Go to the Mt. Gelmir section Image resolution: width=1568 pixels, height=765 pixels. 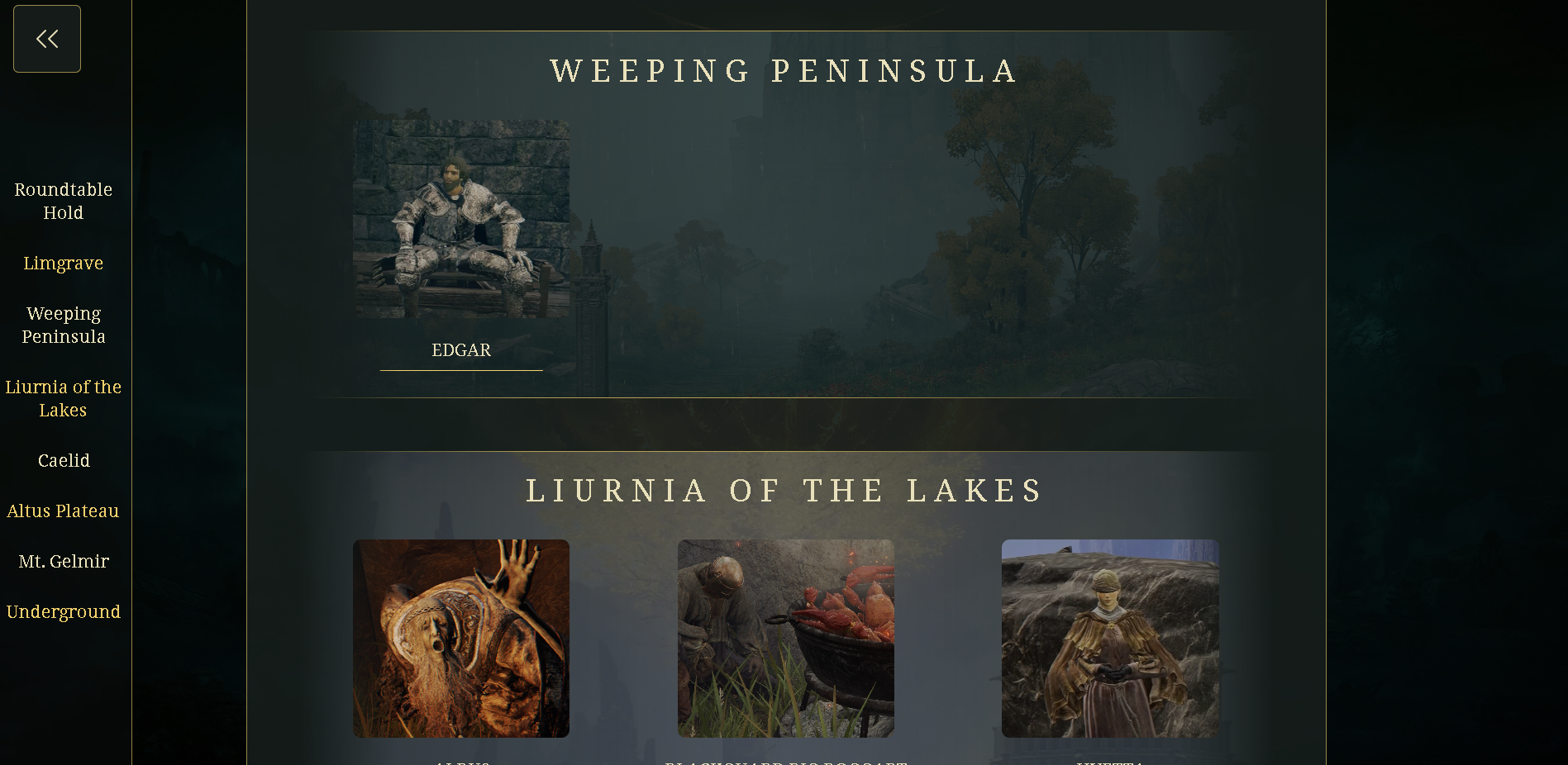point(64,561)
